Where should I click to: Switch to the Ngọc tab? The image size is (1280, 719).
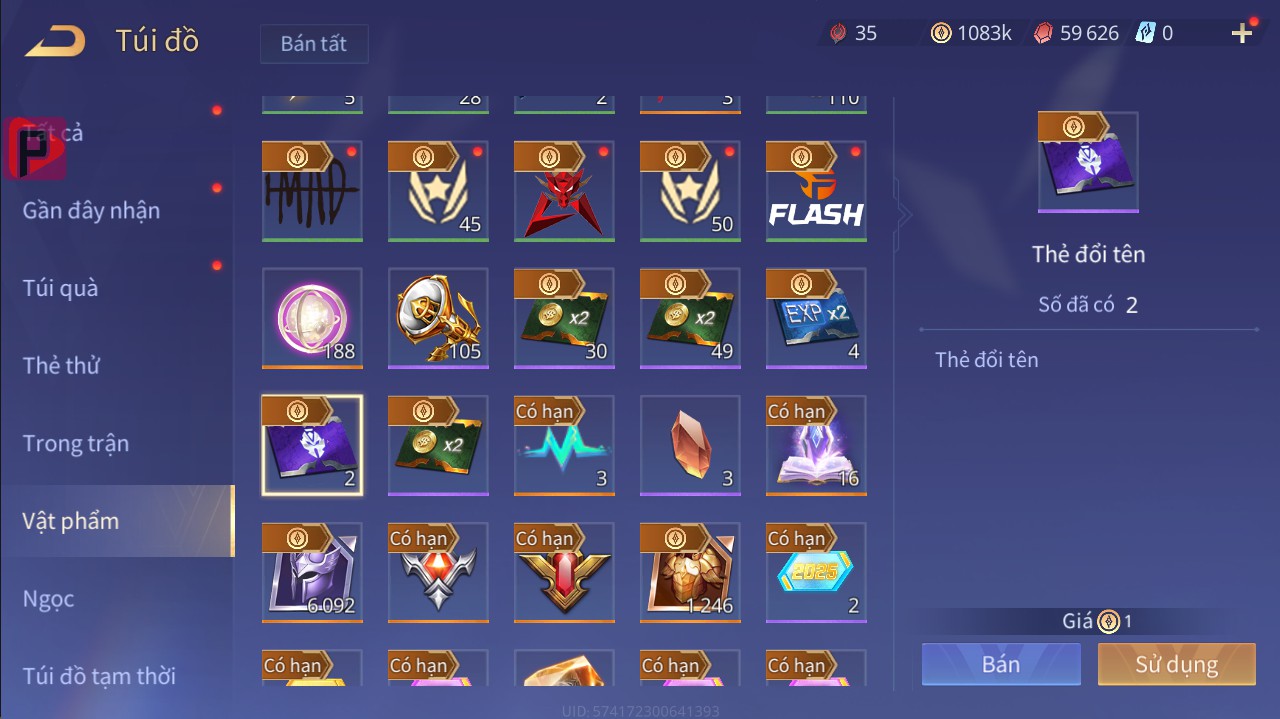click(x=49, y=599)
